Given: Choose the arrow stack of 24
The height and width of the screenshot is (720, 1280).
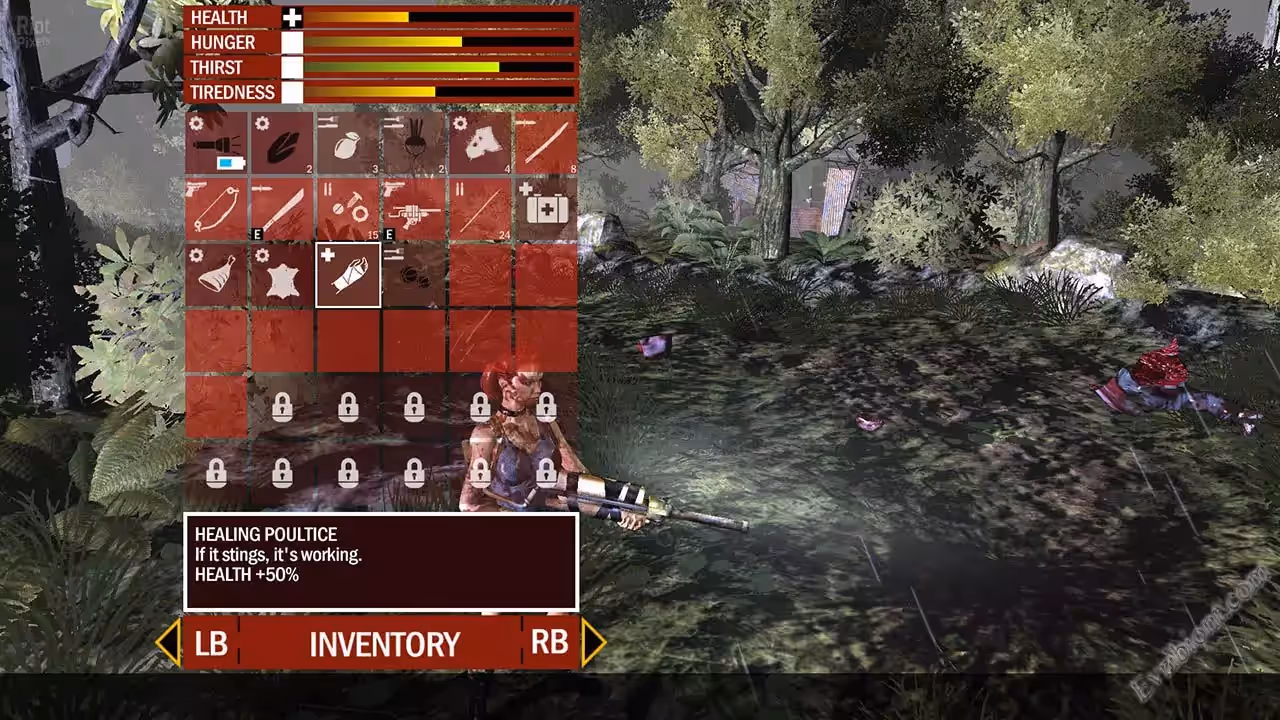Looking at the screenshot, I should [x=480, y=209].
